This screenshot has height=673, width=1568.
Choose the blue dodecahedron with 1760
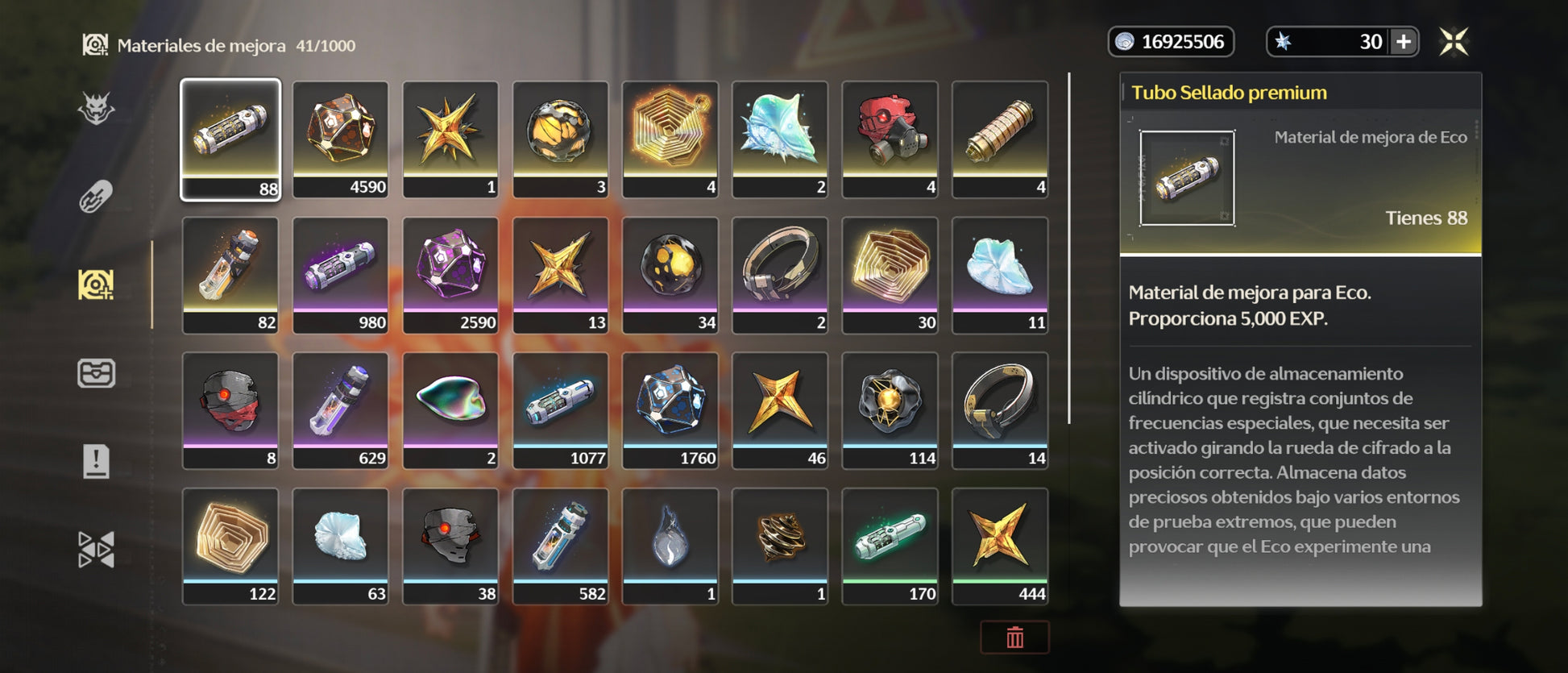[x=670, y=409]
